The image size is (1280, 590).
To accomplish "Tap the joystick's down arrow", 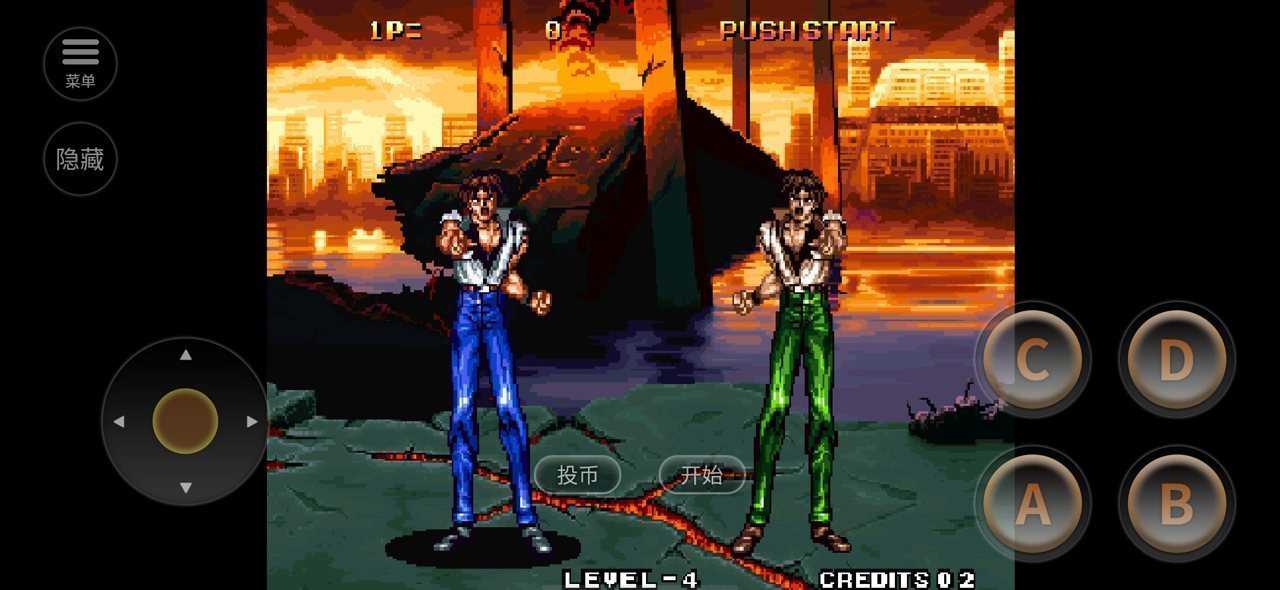I will point(185,487).
